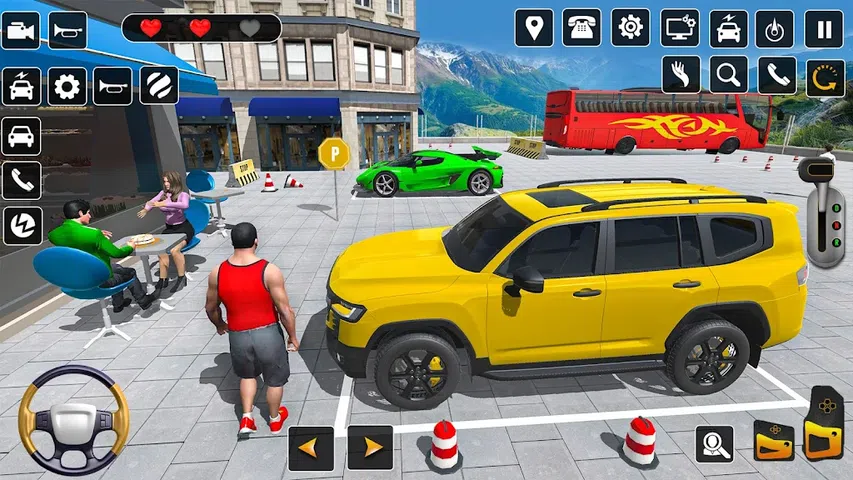The height and width of the screenshot is (480, 853).
Task: Click the power dial button
Action: click(x=774, y=28)
